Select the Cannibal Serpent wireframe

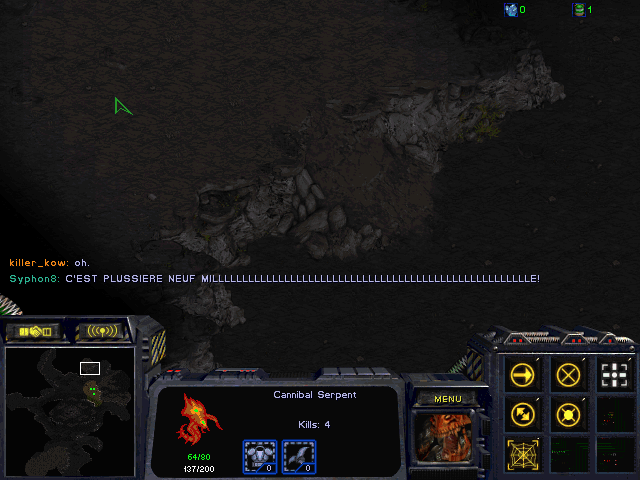coord(196,418)
